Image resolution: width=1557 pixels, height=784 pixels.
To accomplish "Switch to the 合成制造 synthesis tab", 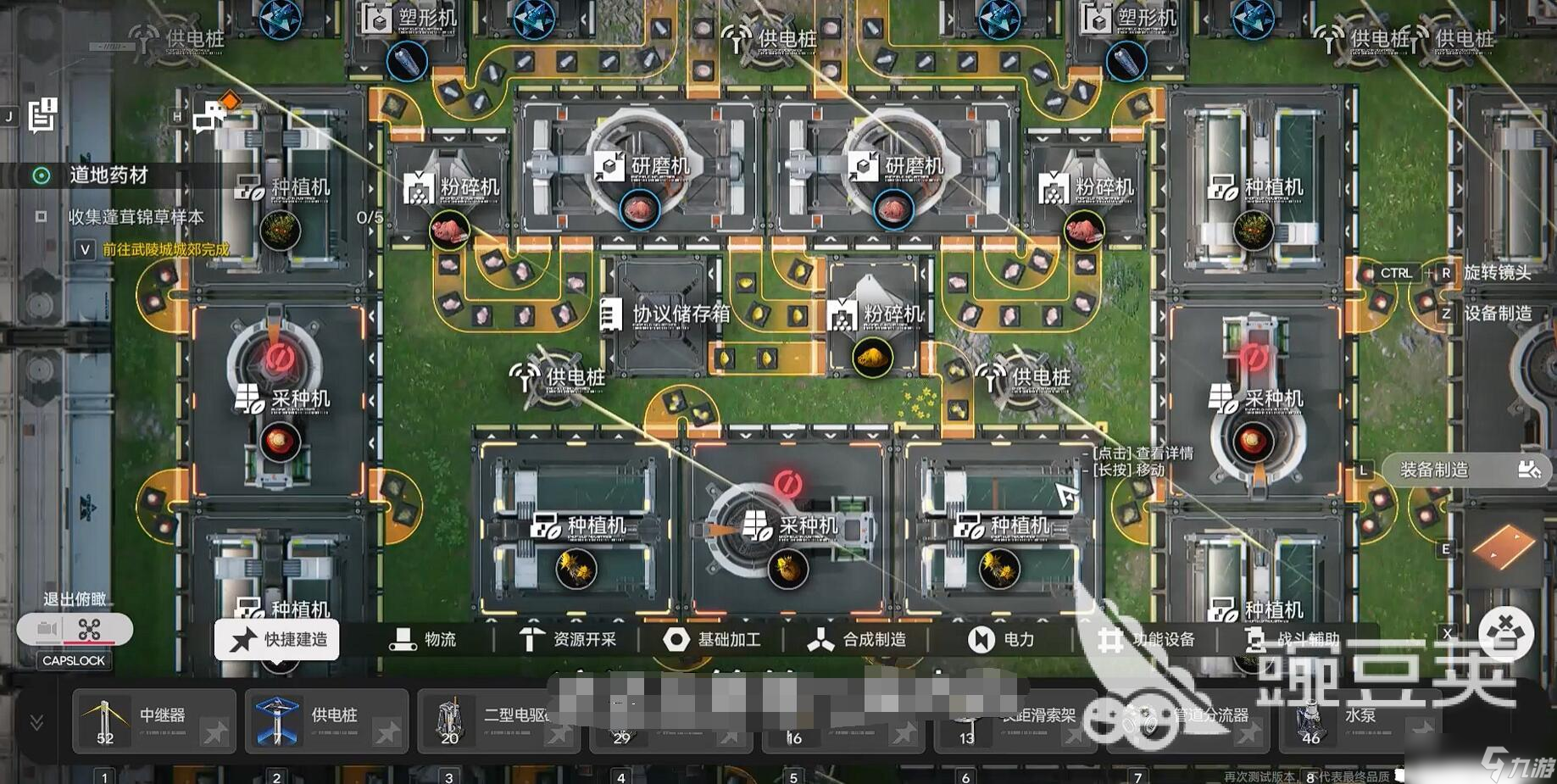I will (857, 640).
